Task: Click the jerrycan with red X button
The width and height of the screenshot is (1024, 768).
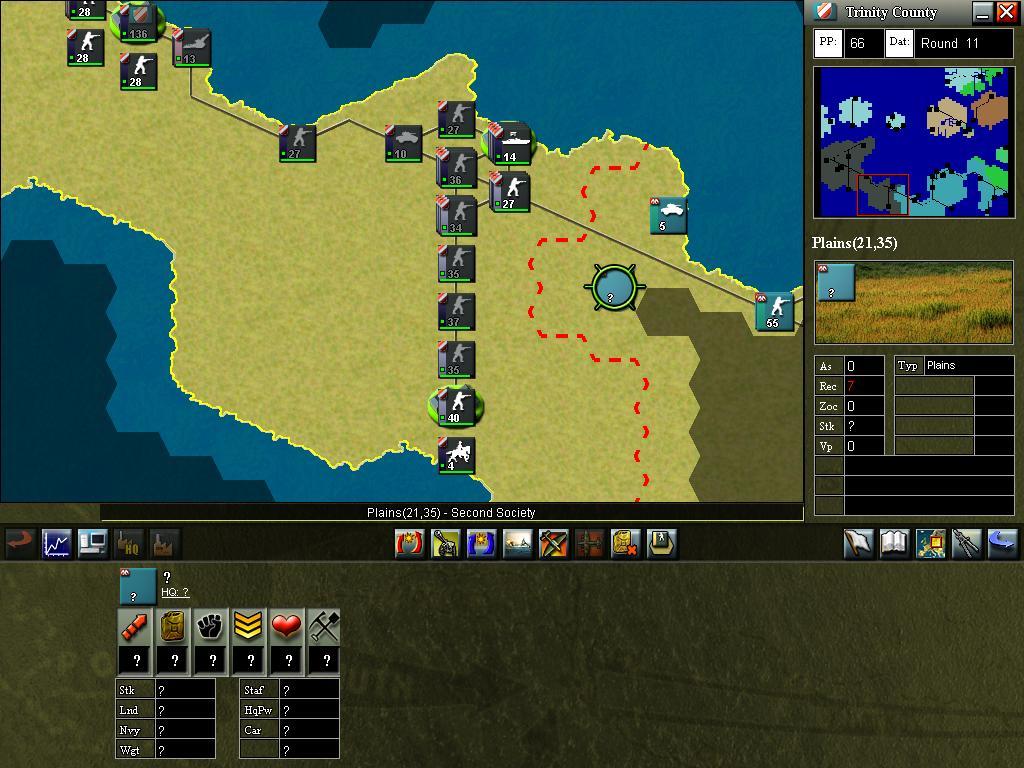Action: pyautogui.click(x=625, y=543)
